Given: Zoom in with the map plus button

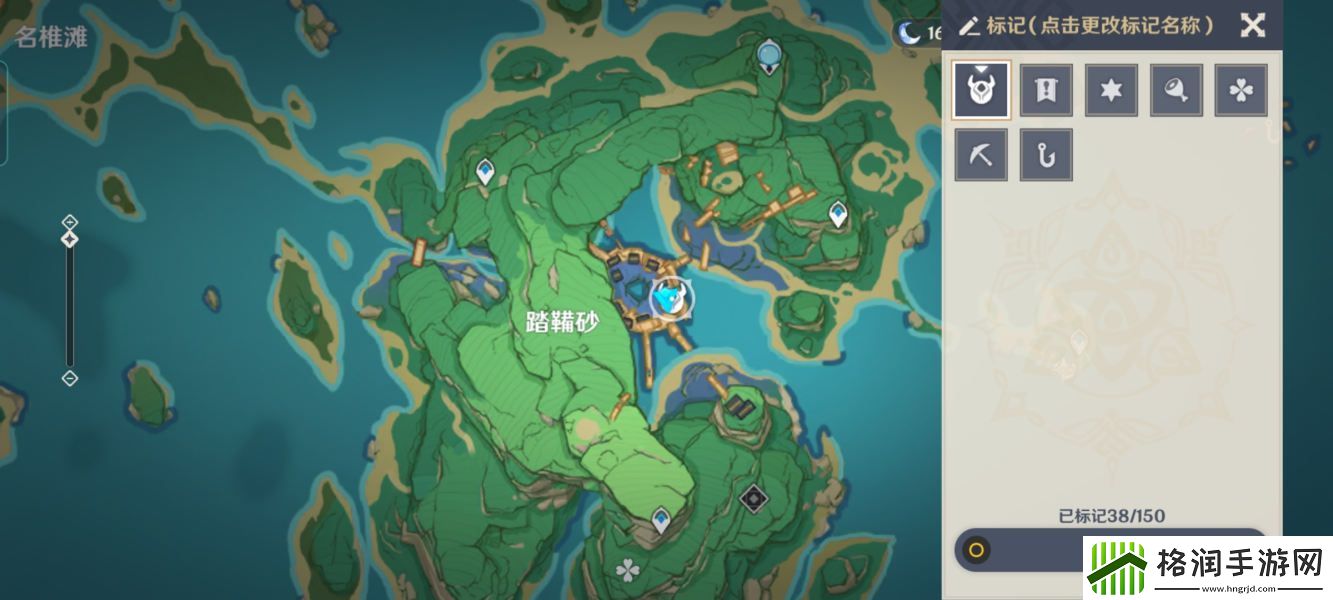Looking at the screenshot, I should coord(69,221).
